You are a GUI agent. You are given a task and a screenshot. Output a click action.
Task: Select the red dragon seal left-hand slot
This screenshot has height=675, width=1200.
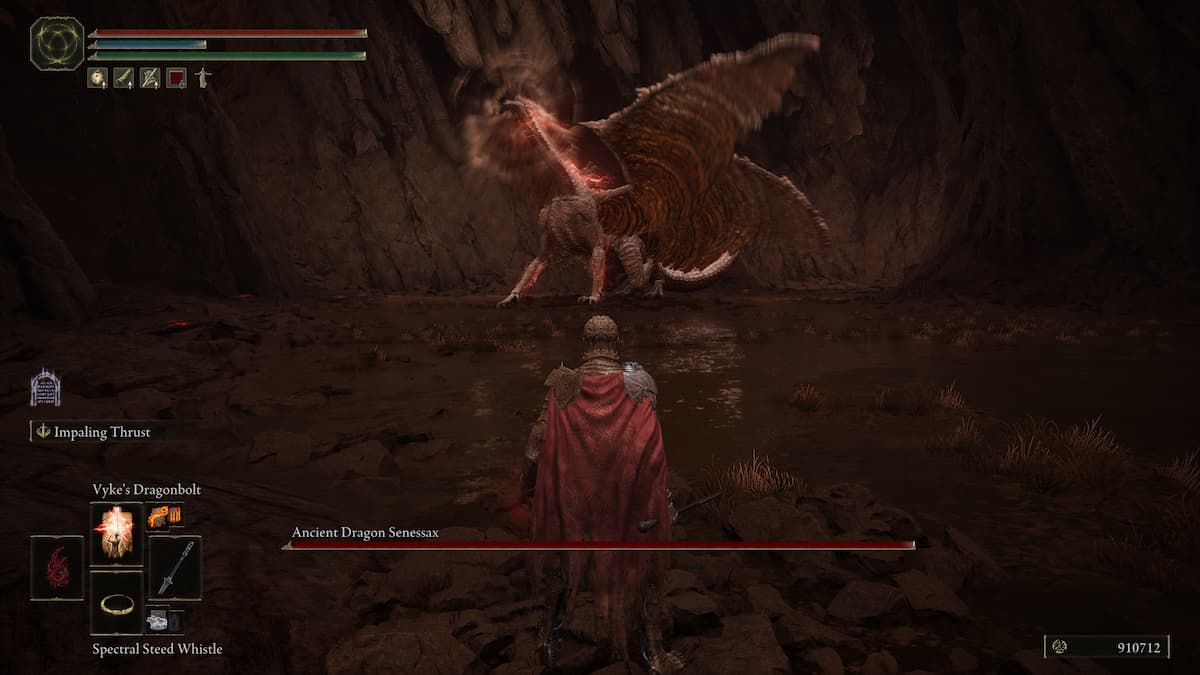click(x=57, y=568)
